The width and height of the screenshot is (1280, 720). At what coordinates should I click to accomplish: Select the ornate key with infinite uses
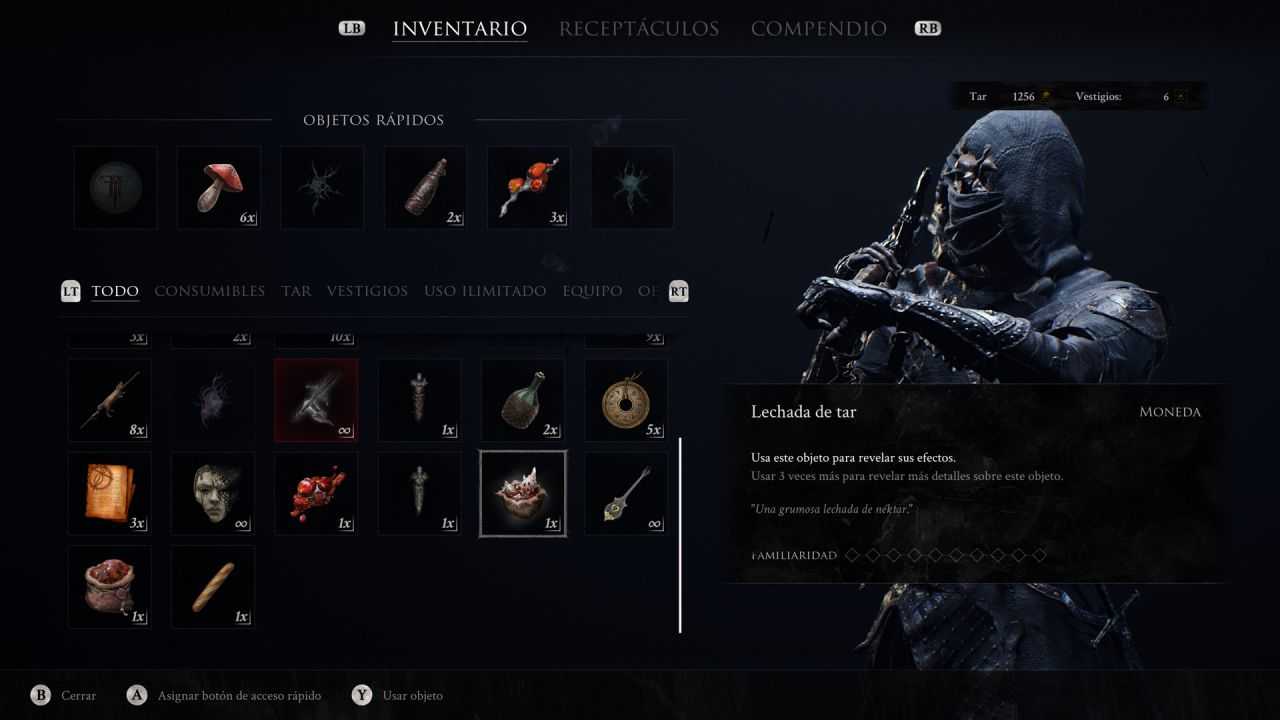[x=625, y=493]
